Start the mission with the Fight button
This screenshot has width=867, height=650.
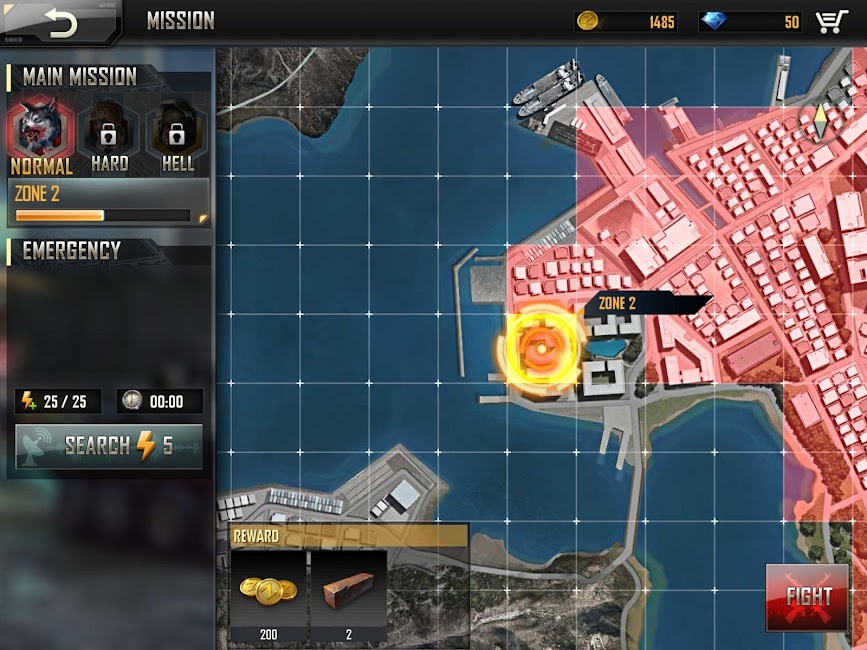(807, 597)
